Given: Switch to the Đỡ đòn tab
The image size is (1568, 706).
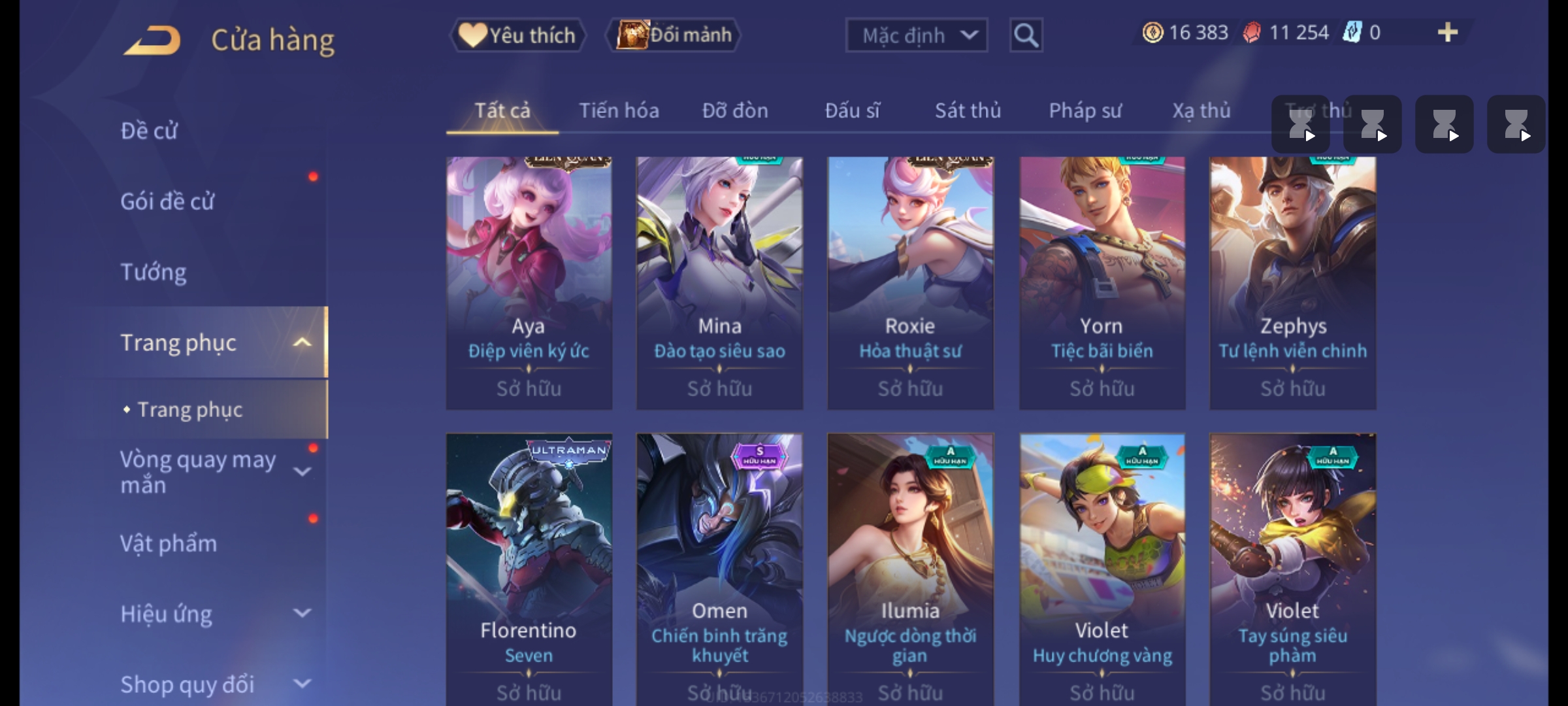Looking at the screenshot, I should click(735, 111).
